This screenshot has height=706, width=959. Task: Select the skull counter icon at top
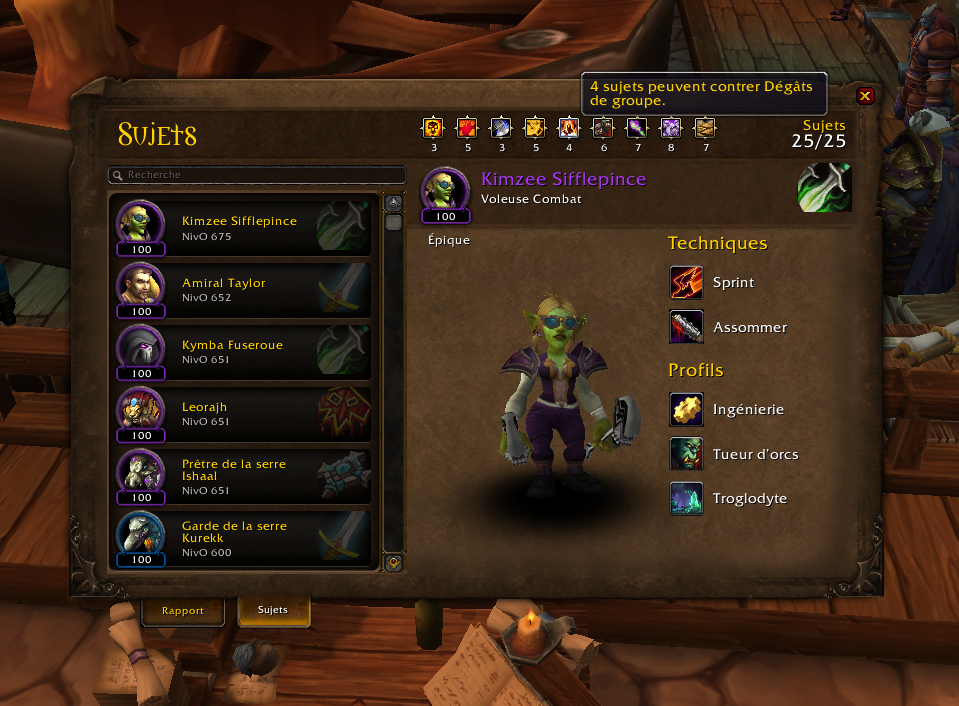coord(433,128)
